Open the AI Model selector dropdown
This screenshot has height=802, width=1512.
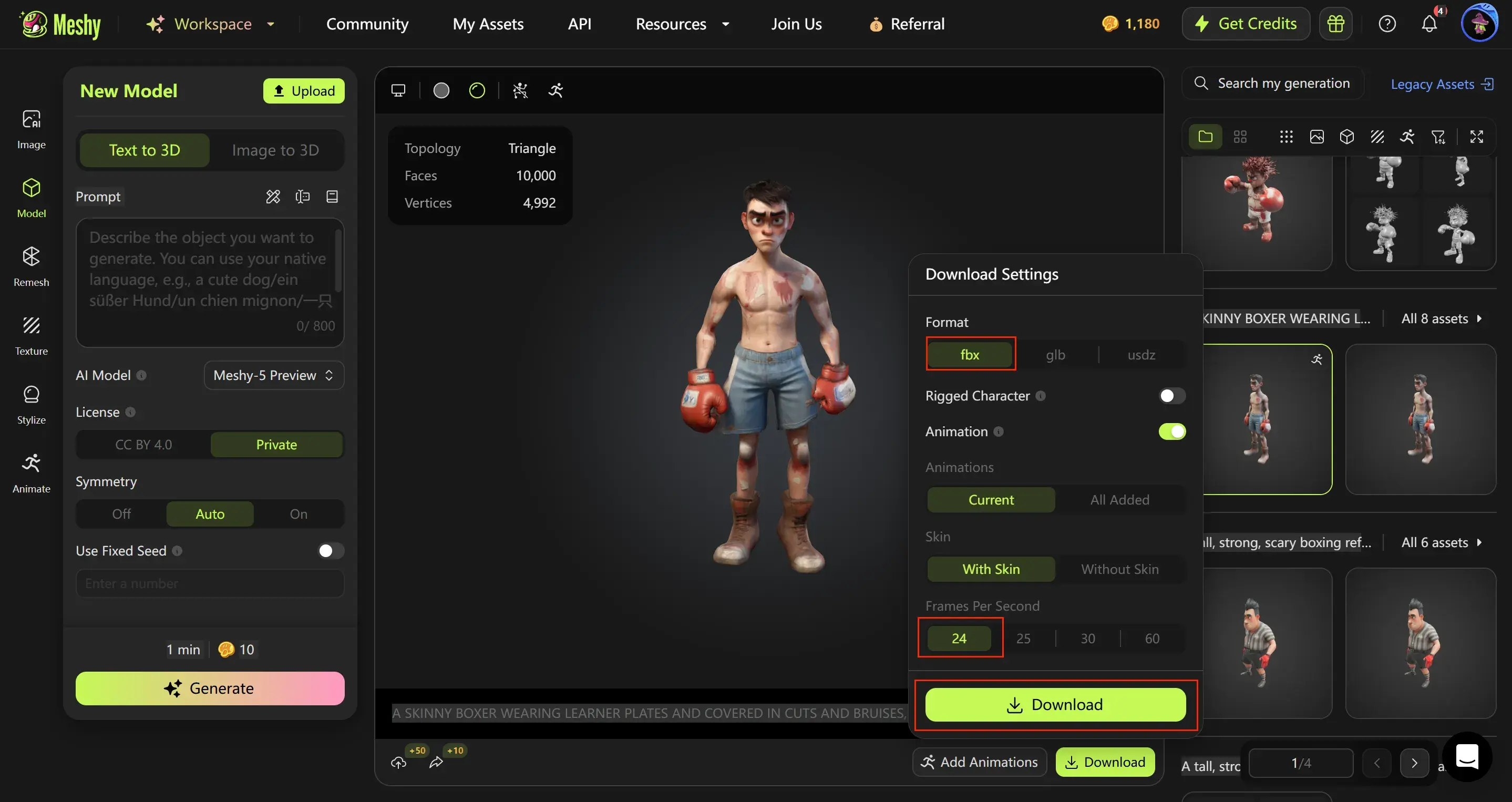click(x=273, y=375)
